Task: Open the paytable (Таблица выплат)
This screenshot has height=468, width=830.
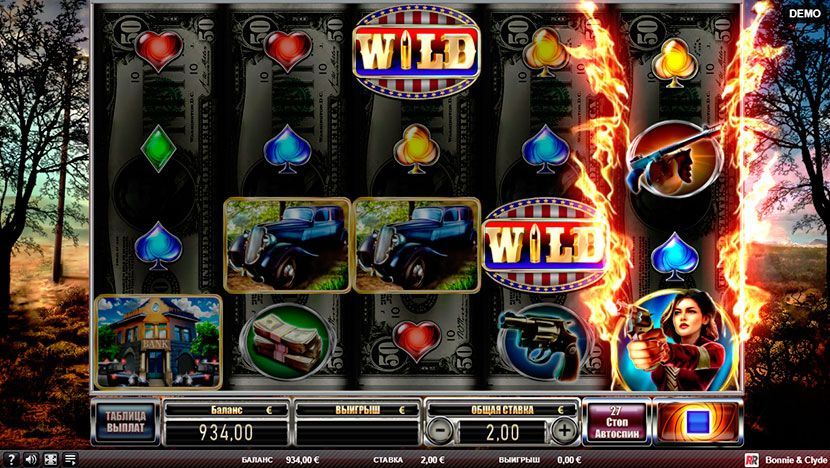Action: click(x=125, y=422)
